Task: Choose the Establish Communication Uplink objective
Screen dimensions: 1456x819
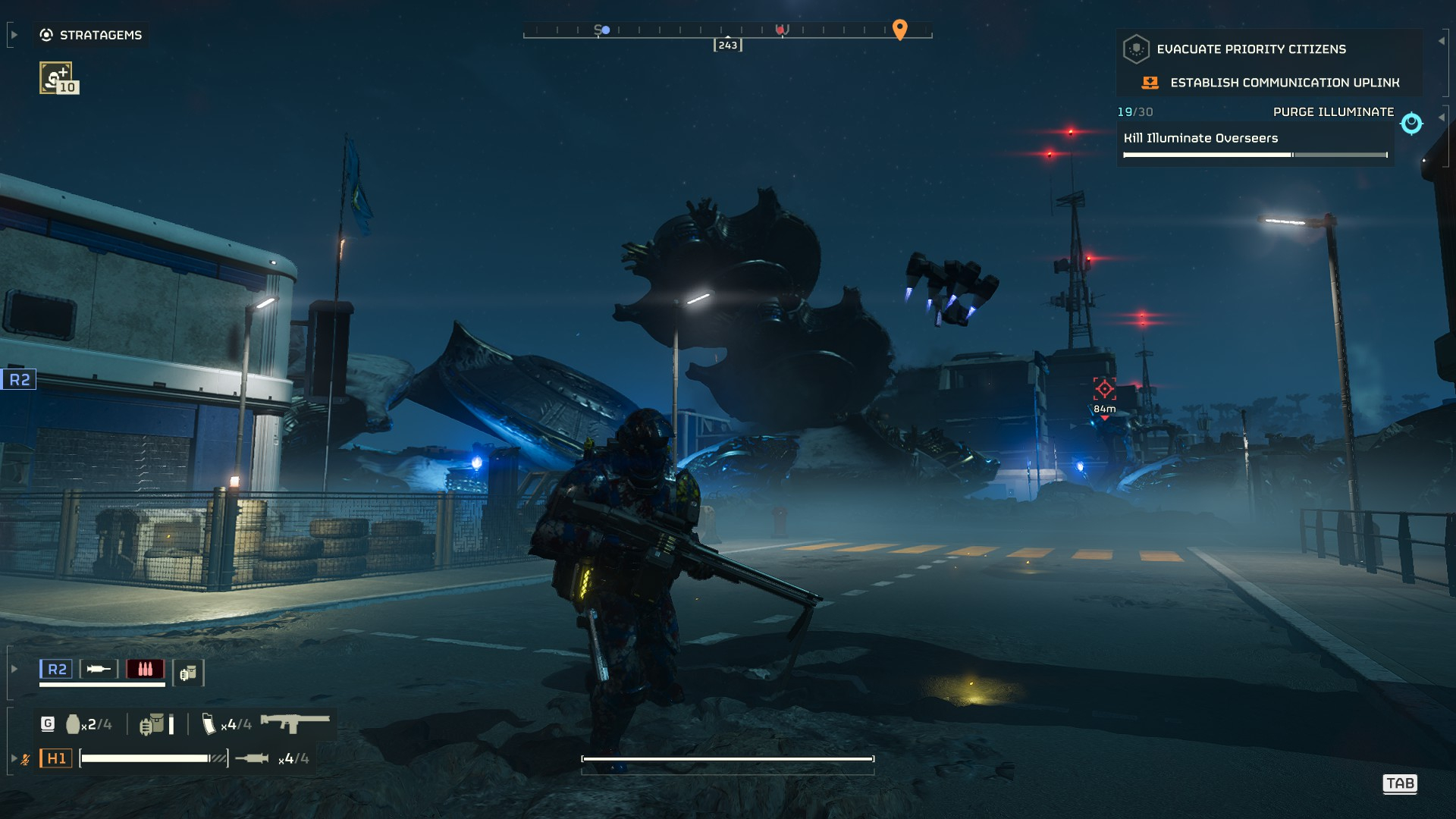Action: [1284, 83]
